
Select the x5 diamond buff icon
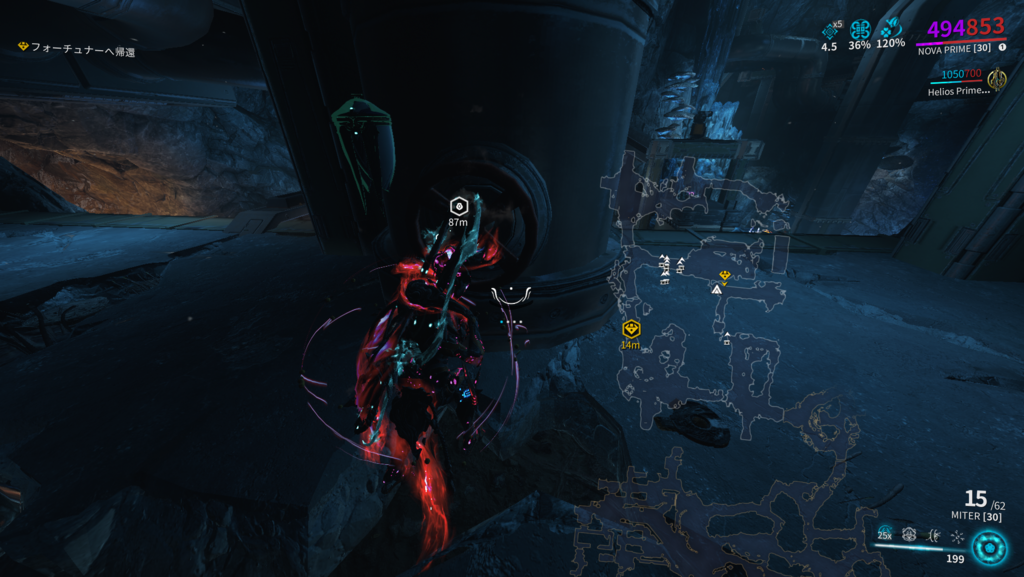point(830,31)
